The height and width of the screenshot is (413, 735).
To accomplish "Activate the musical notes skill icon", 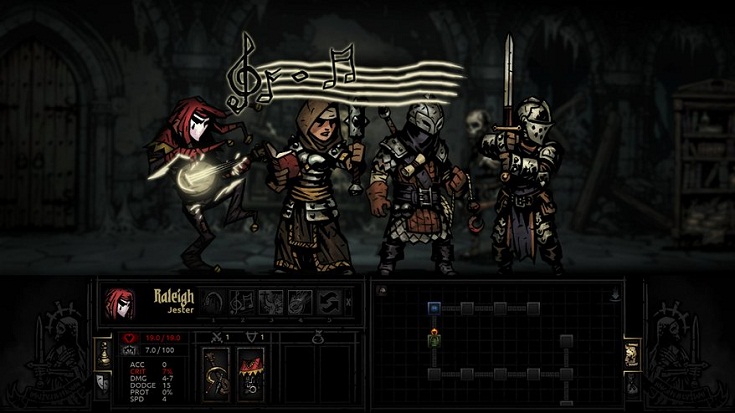I will click(x=241, y=301).
